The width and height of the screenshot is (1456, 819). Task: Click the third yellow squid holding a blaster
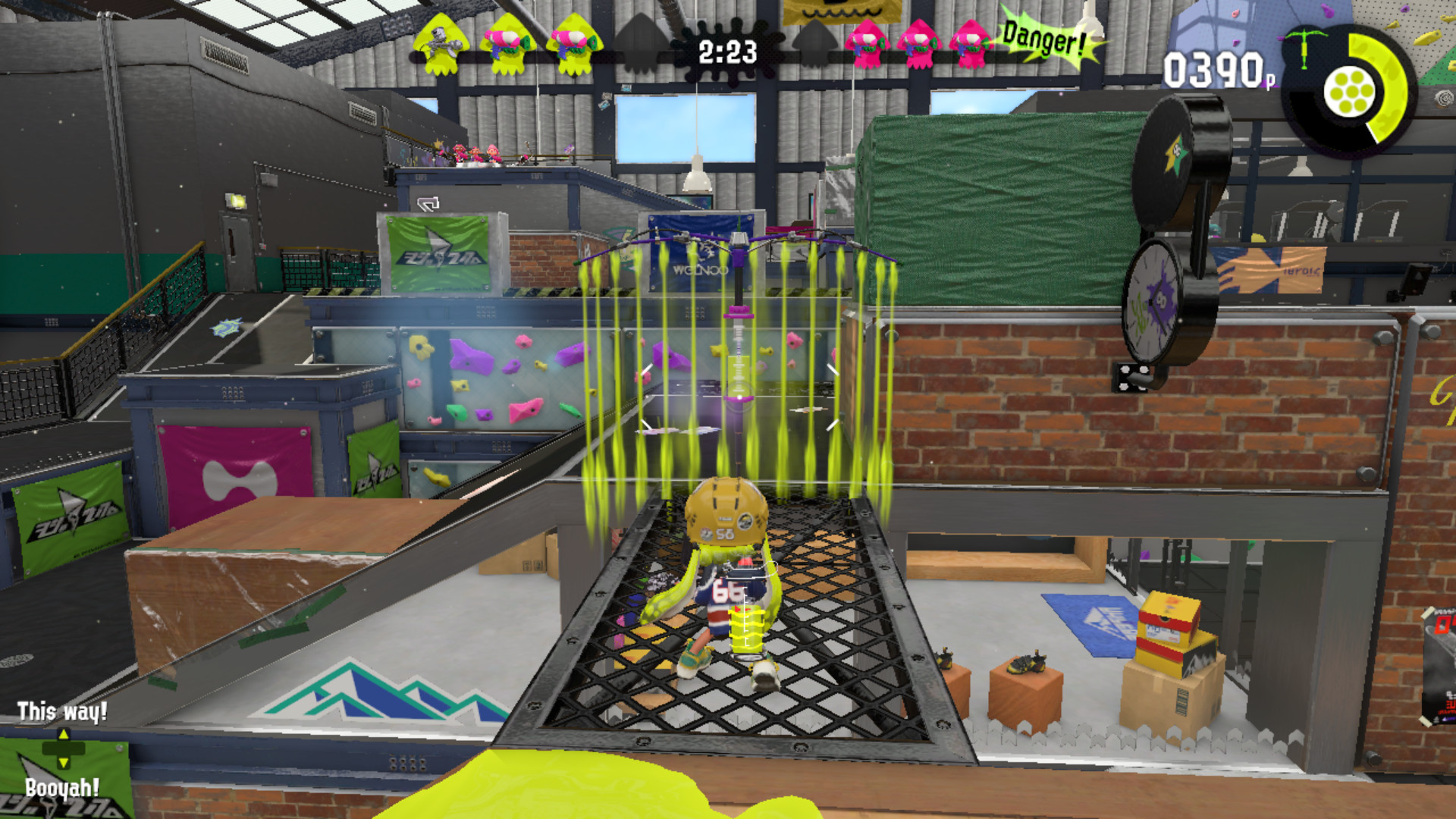573,45
